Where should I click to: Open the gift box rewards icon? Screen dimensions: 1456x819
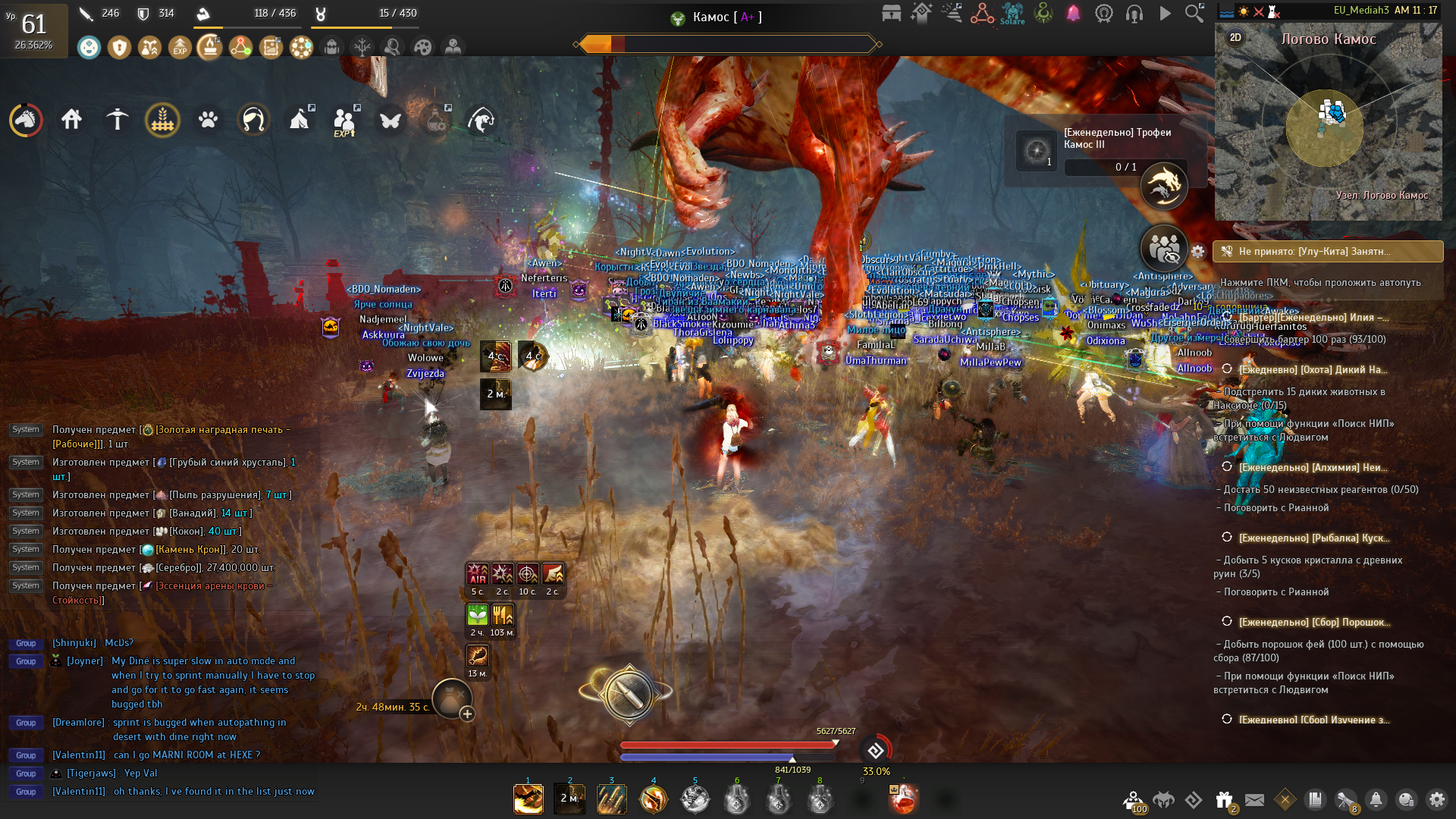tap(1224, 799)
